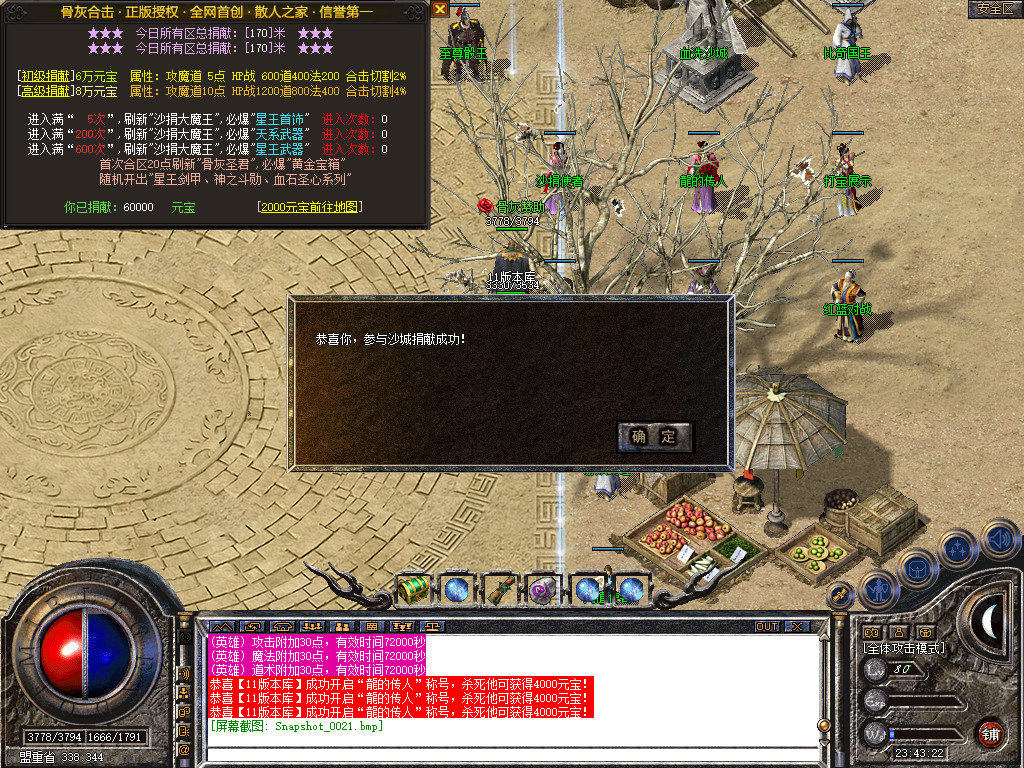This screenshot has height=768, width=1024.
Task: Use the purple scroll hotbar item
Action: 543,590
